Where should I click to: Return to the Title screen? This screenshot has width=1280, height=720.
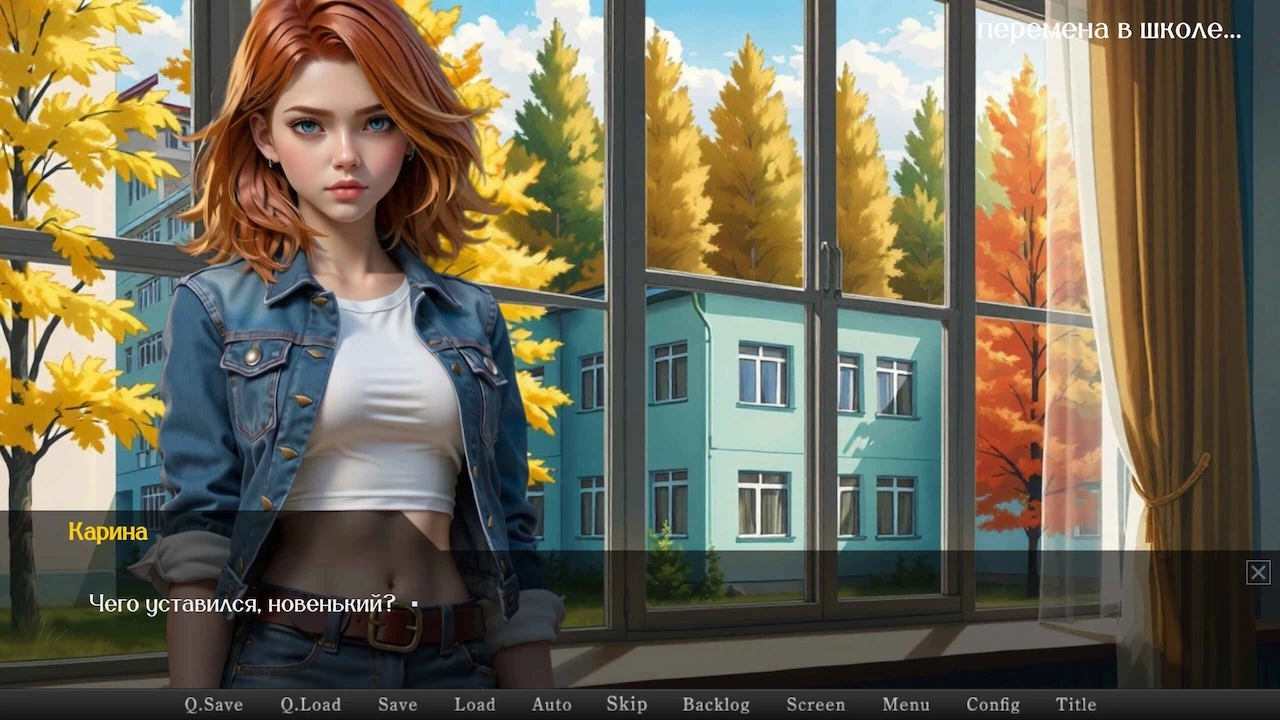1075,704
